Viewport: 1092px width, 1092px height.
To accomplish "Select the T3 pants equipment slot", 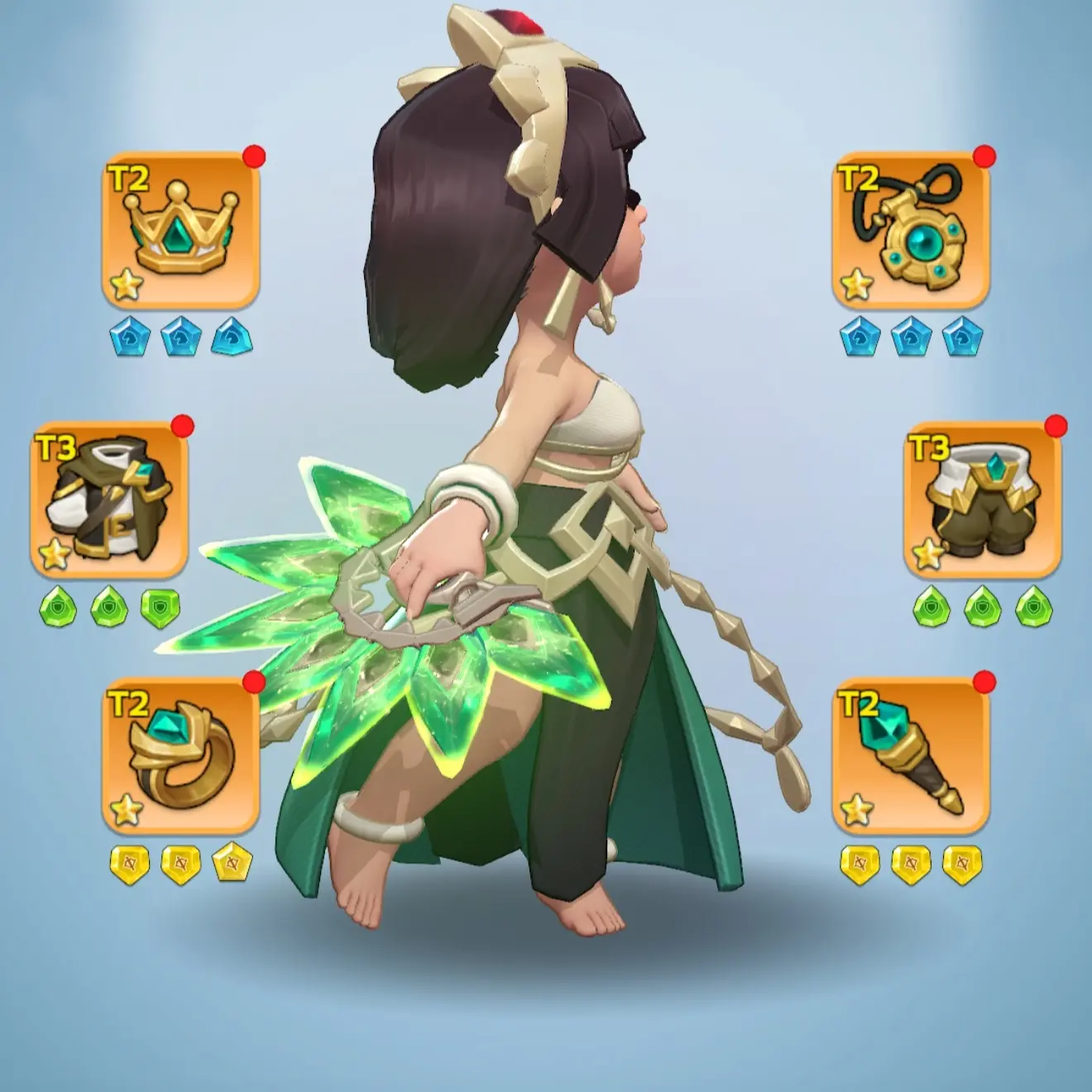I will pyautogui.click(x=982, y=500).
